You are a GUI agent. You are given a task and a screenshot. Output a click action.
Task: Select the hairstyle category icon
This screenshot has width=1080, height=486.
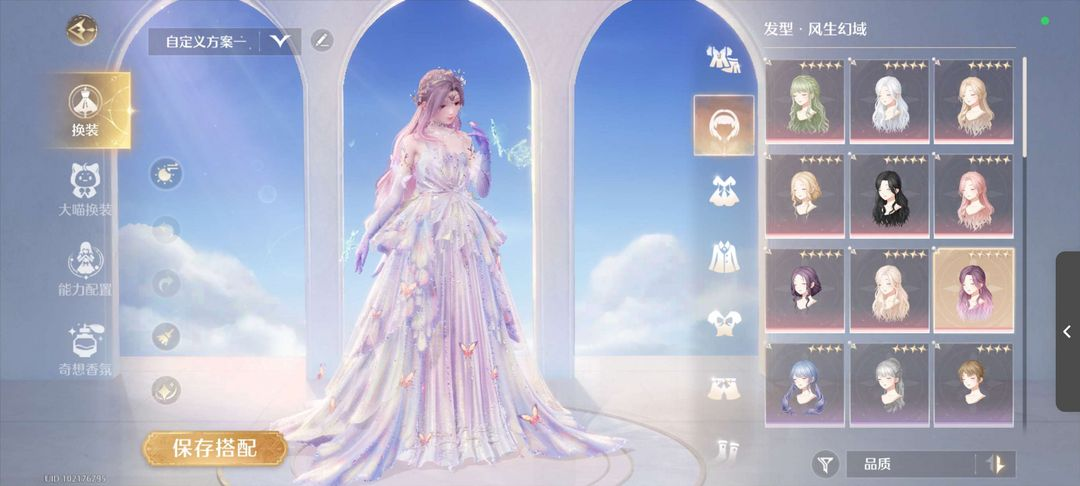(x=724, y=126)
